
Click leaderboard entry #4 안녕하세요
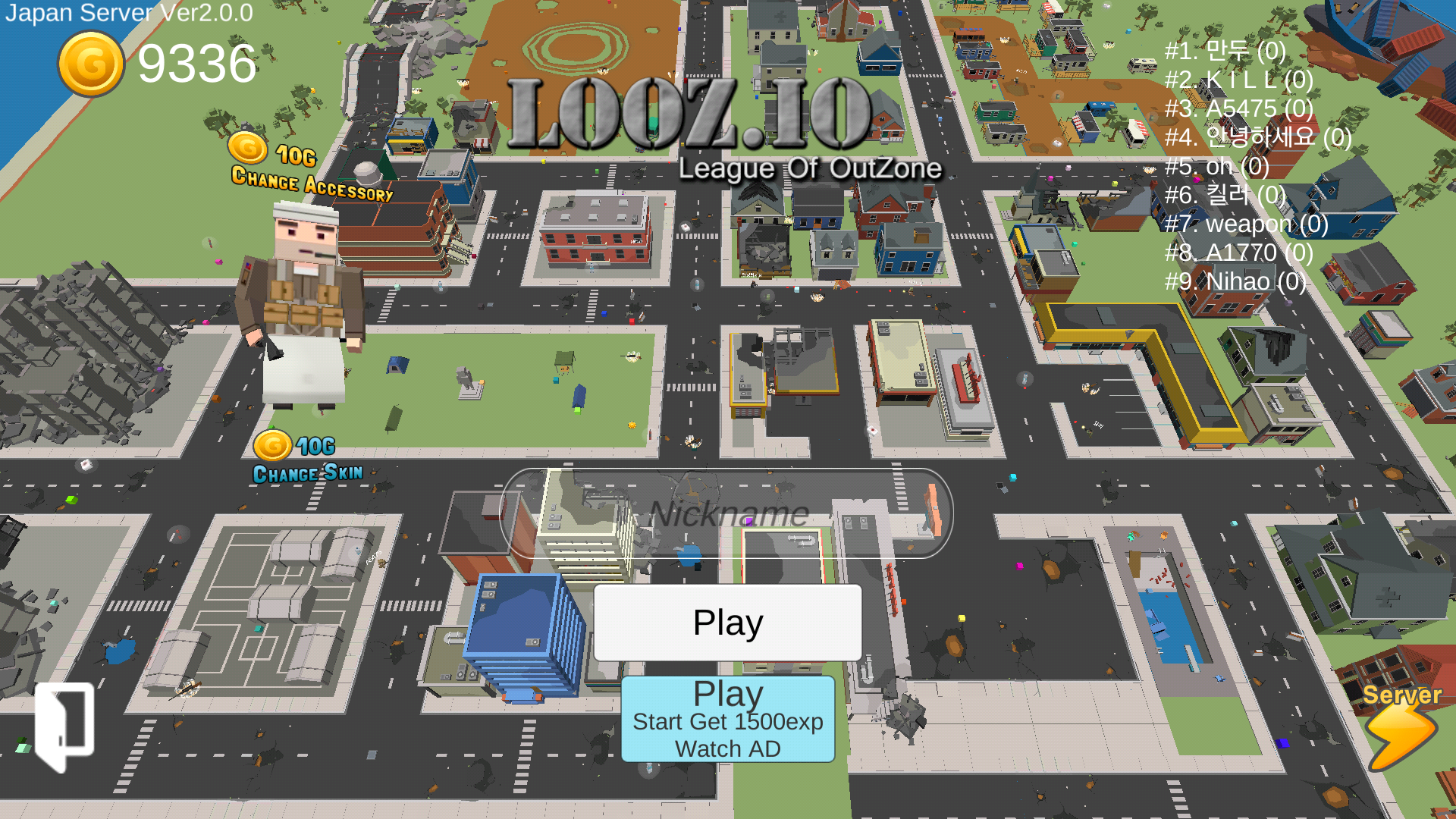(1256, 137)
